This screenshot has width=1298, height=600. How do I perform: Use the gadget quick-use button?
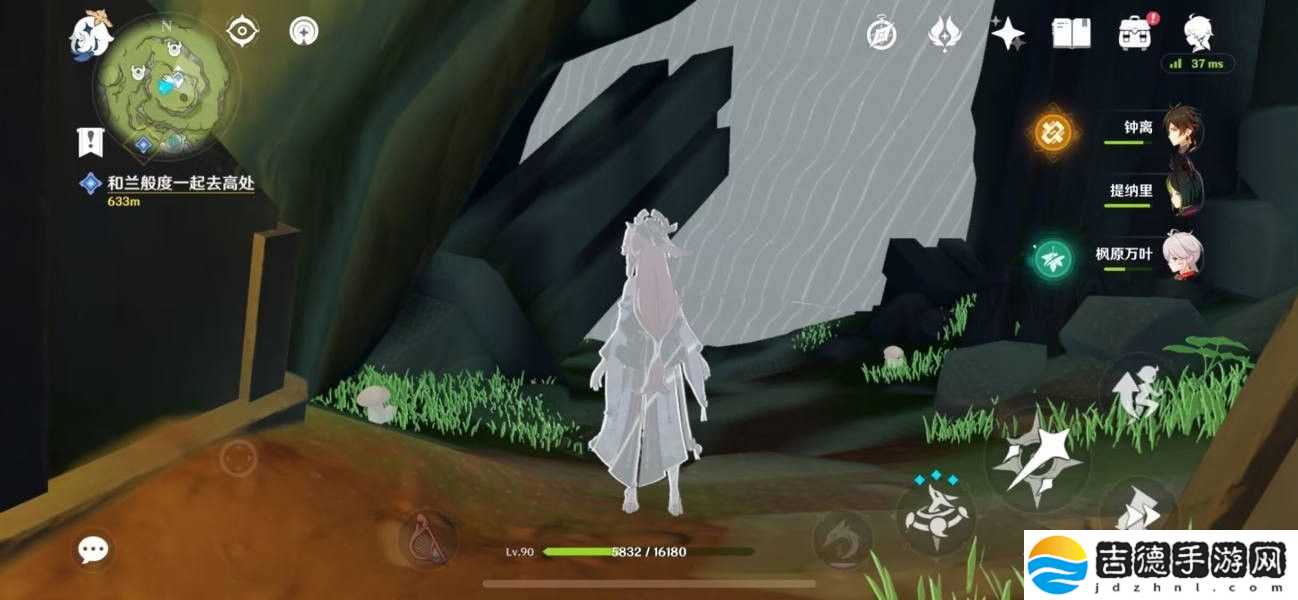tap(429, 540)
